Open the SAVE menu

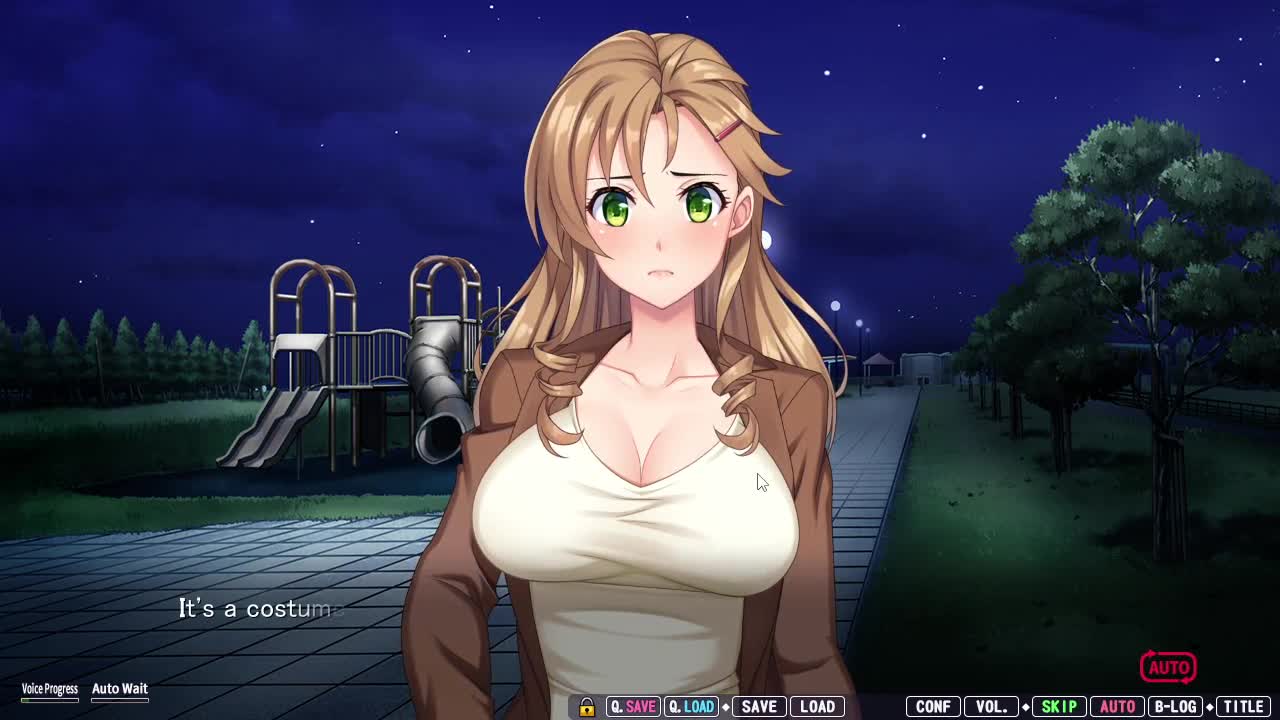[759, 707]
